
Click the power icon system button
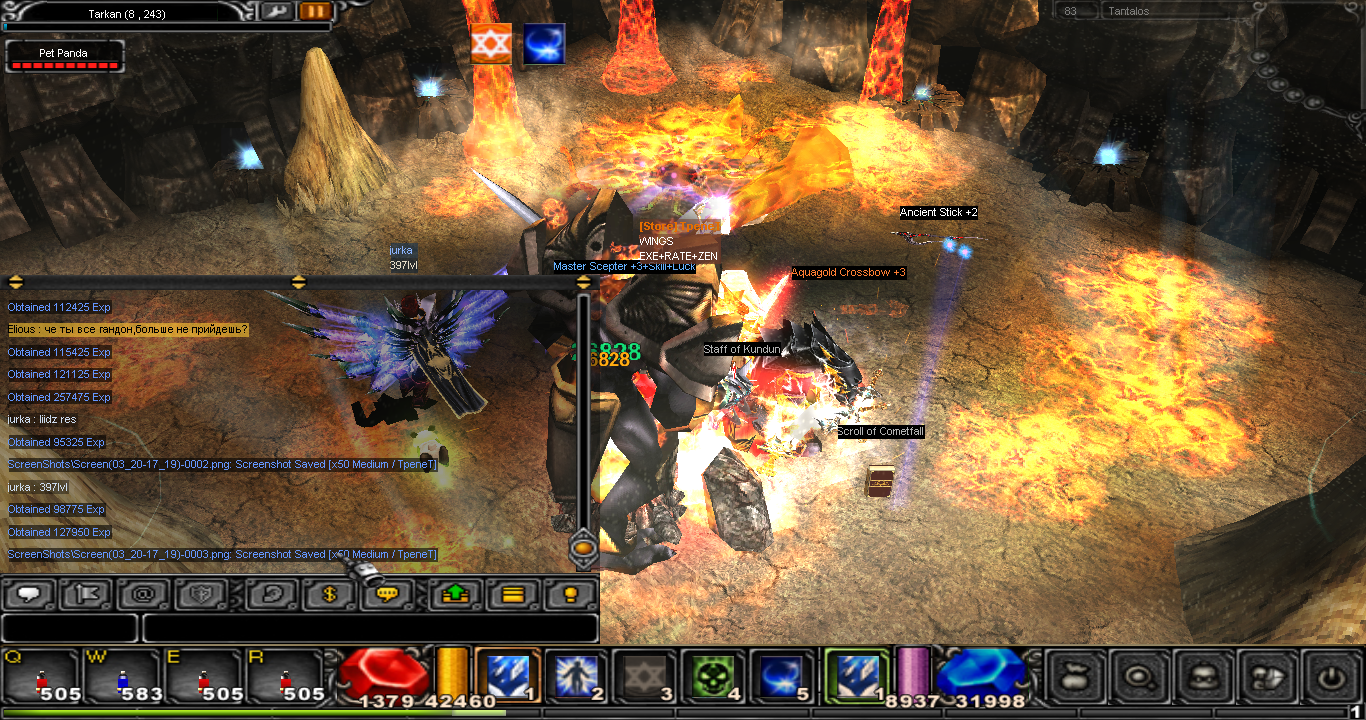click(1331, 677)
